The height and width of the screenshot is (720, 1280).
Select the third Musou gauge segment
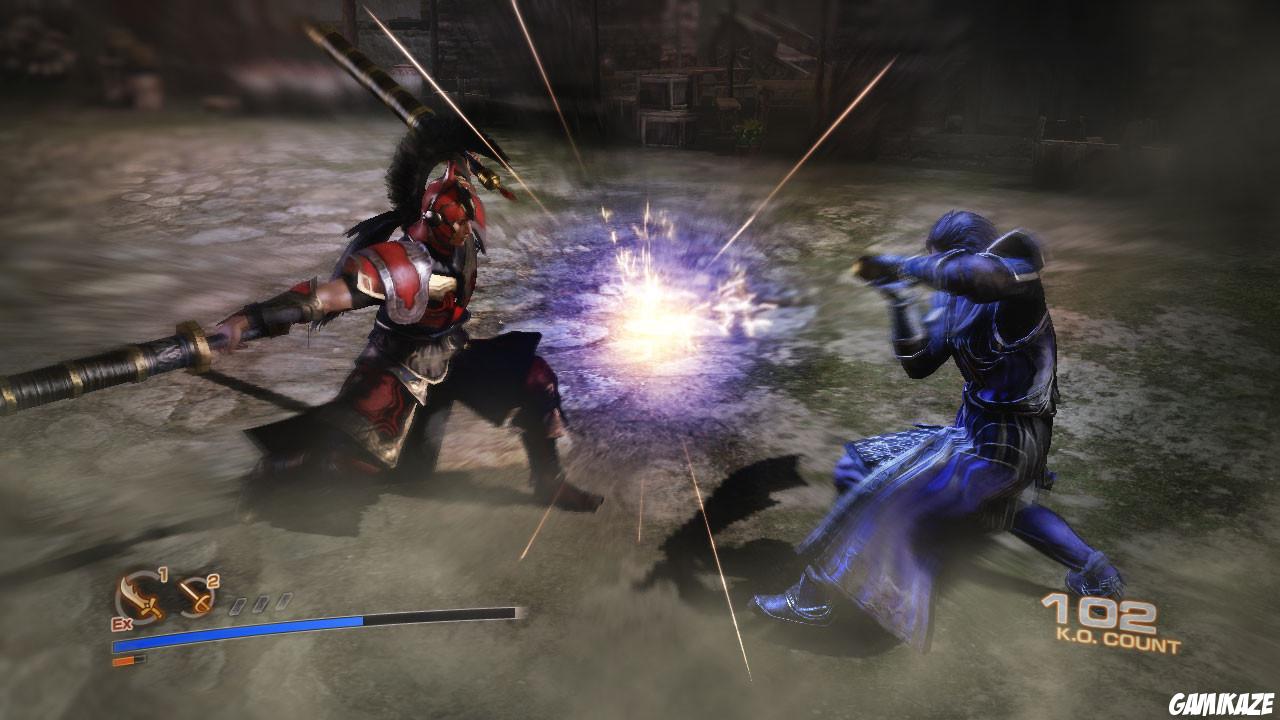(x=284, y=599)
